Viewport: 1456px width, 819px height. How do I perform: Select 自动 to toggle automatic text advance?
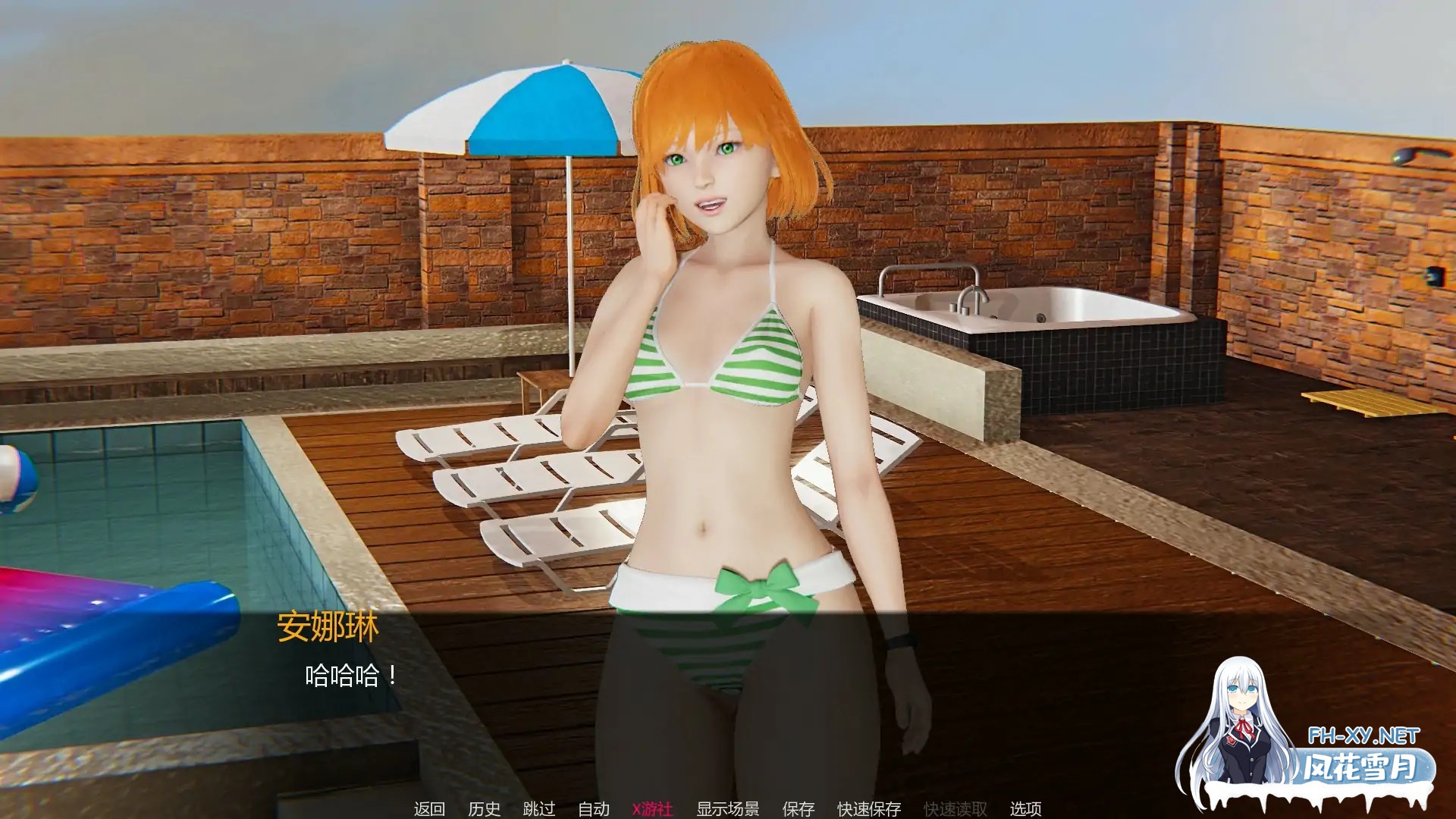click(x=595, y=808)
